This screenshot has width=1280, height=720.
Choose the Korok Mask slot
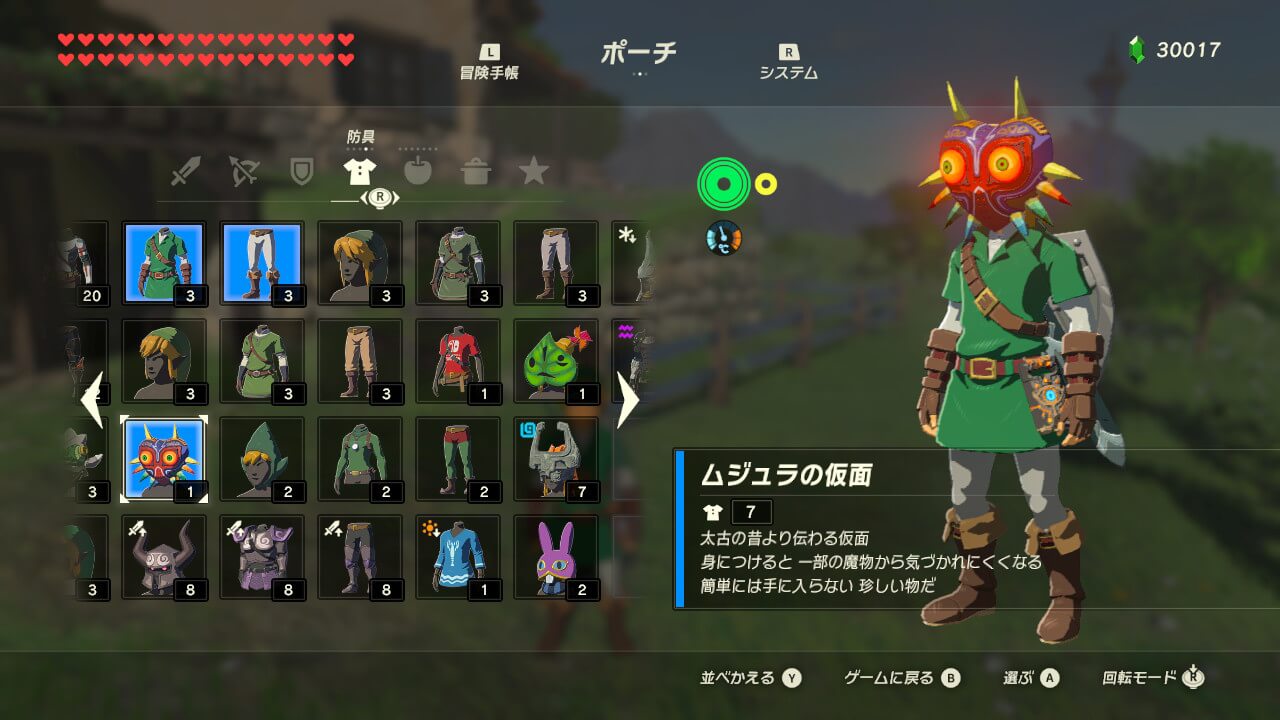(x=556, y=361)
